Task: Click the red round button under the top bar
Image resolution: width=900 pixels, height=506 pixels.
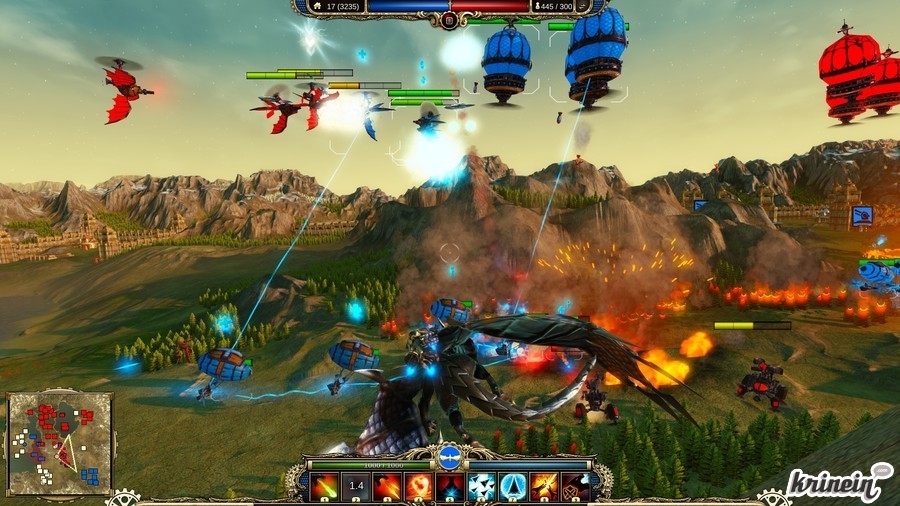Action: [x=449, y=20]
